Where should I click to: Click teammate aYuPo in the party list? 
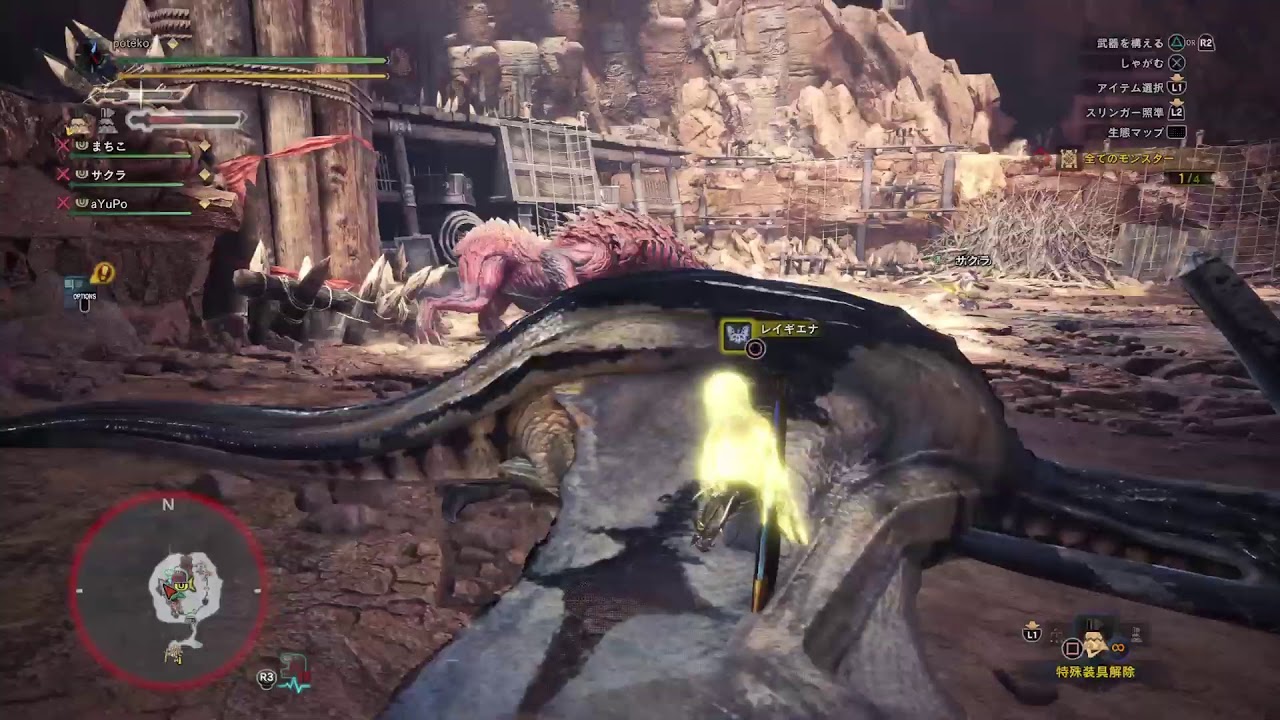pos(110,204)
